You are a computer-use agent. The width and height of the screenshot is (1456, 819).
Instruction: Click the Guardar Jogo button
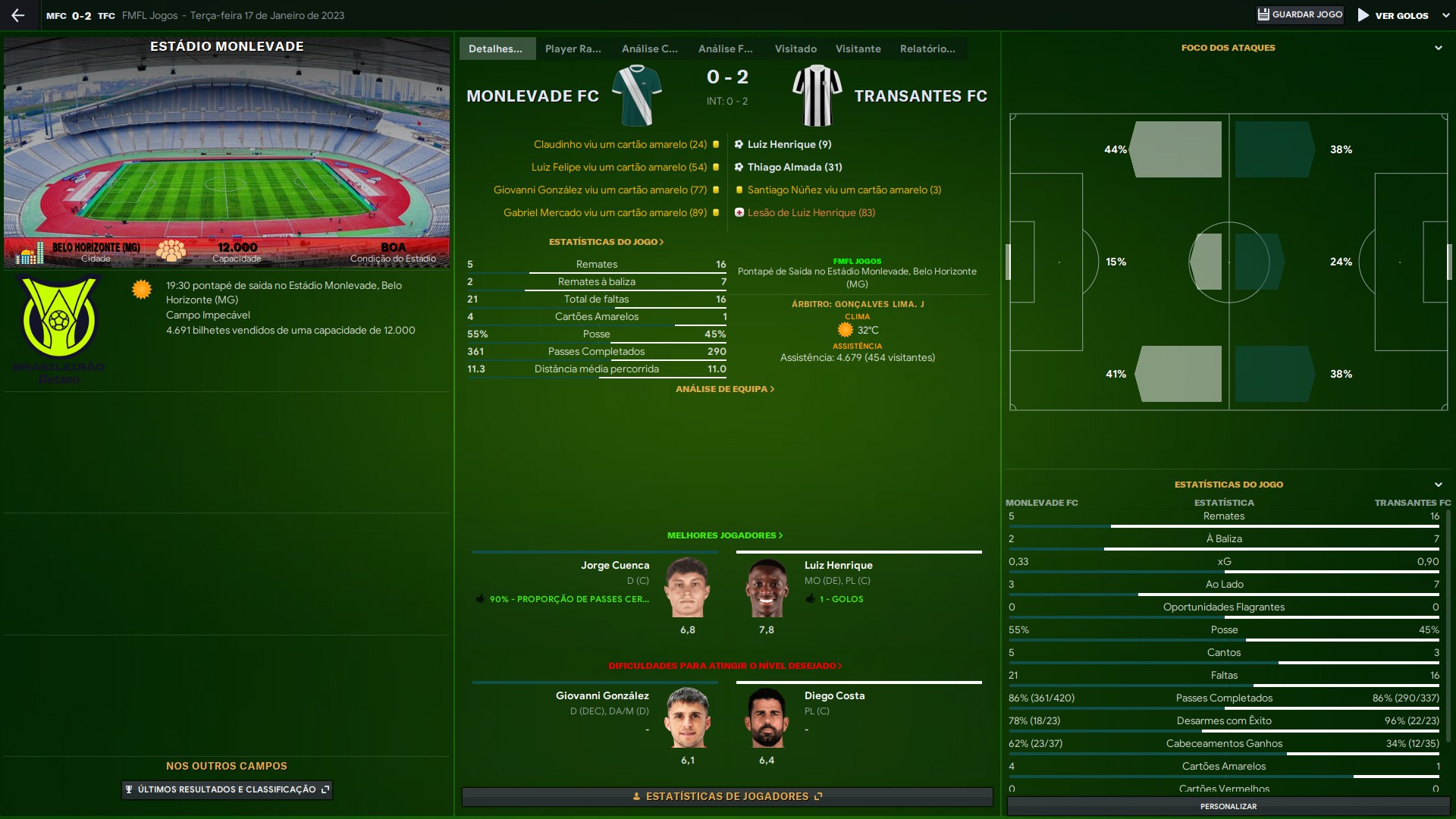point(1300,15)
